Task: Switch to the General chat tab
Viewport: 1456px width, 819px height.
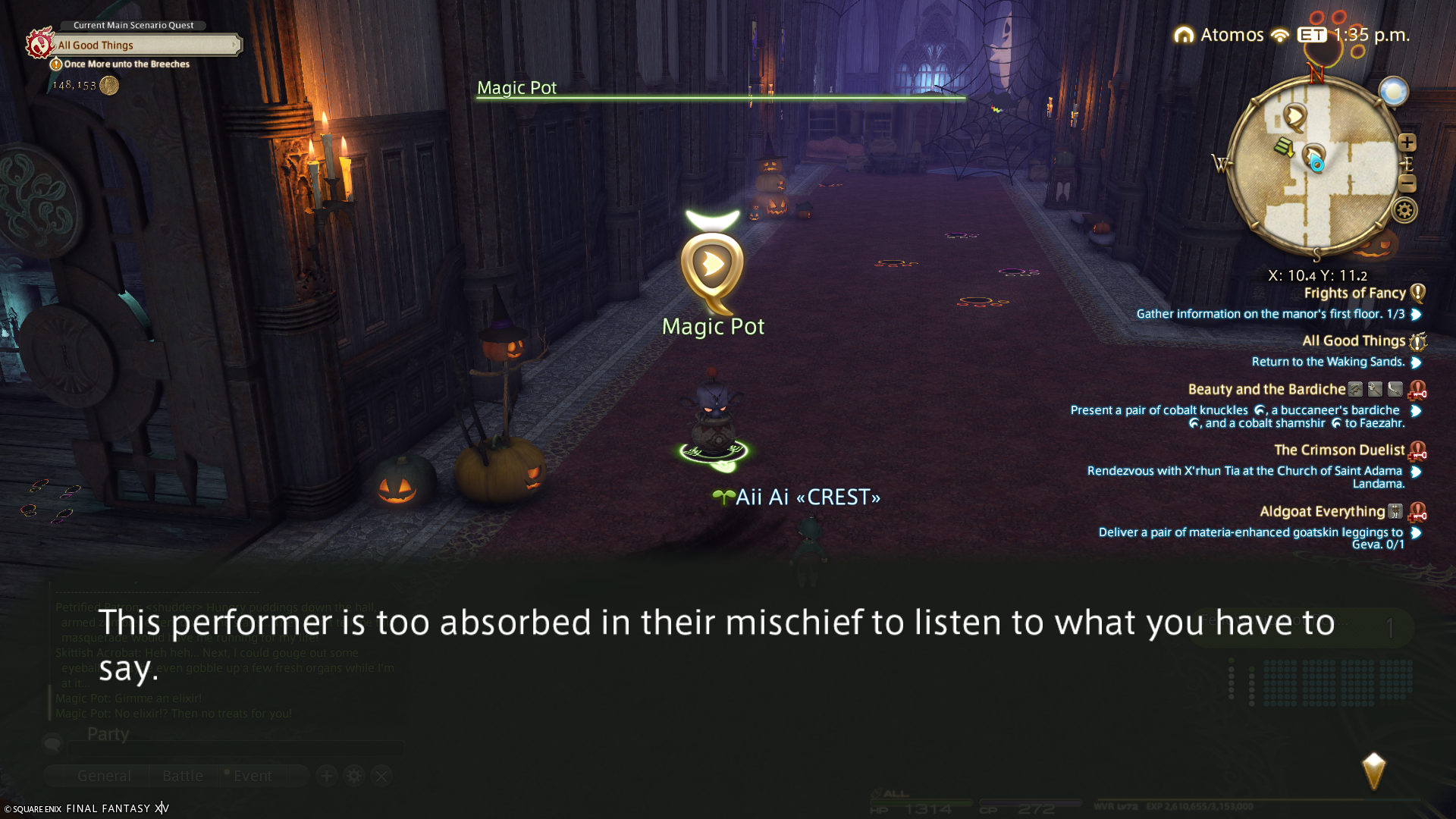Action: coord(104,776)
